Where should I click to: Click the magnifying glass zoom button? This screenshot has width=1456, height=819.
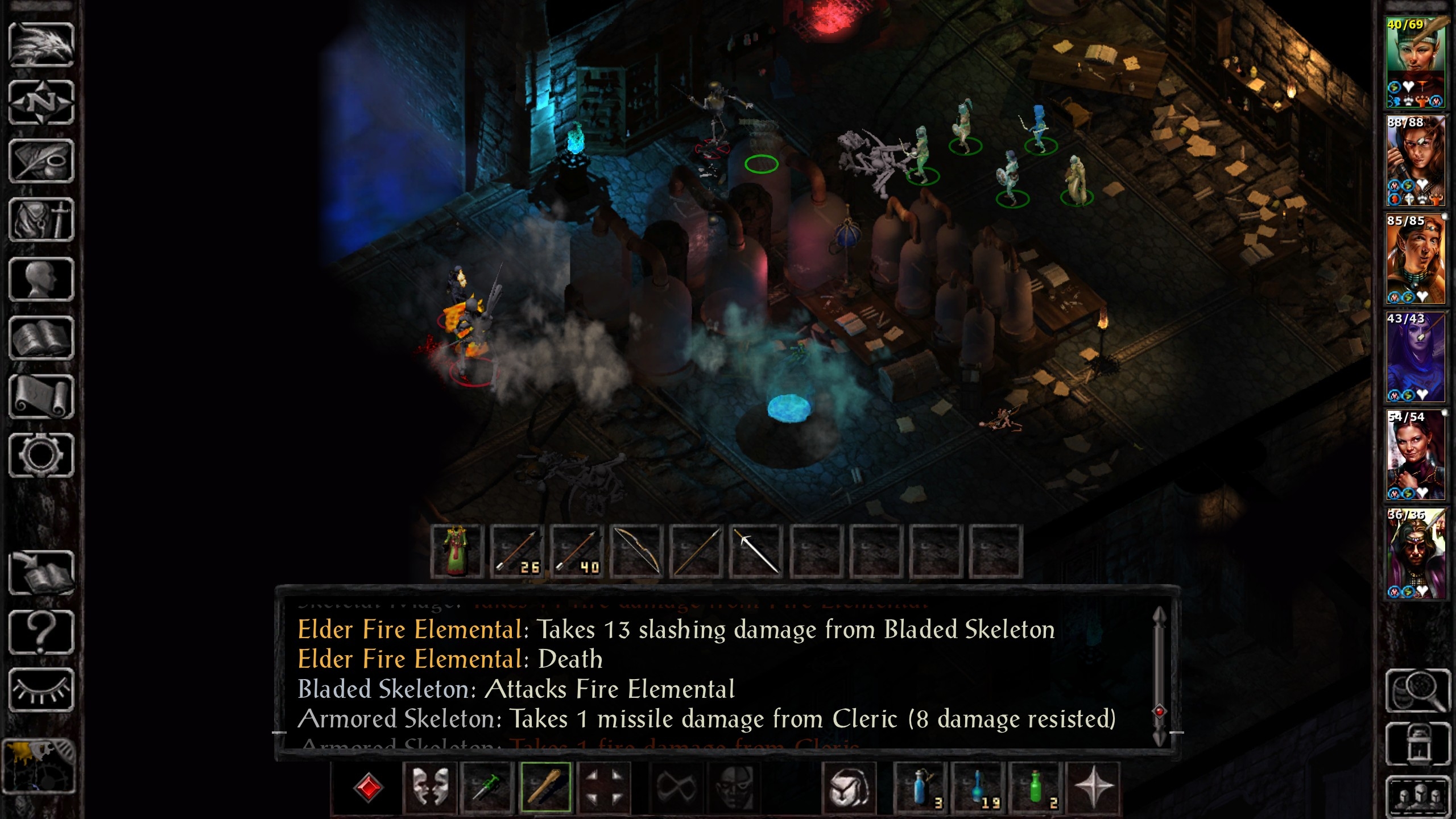(x=1418, y=690)
